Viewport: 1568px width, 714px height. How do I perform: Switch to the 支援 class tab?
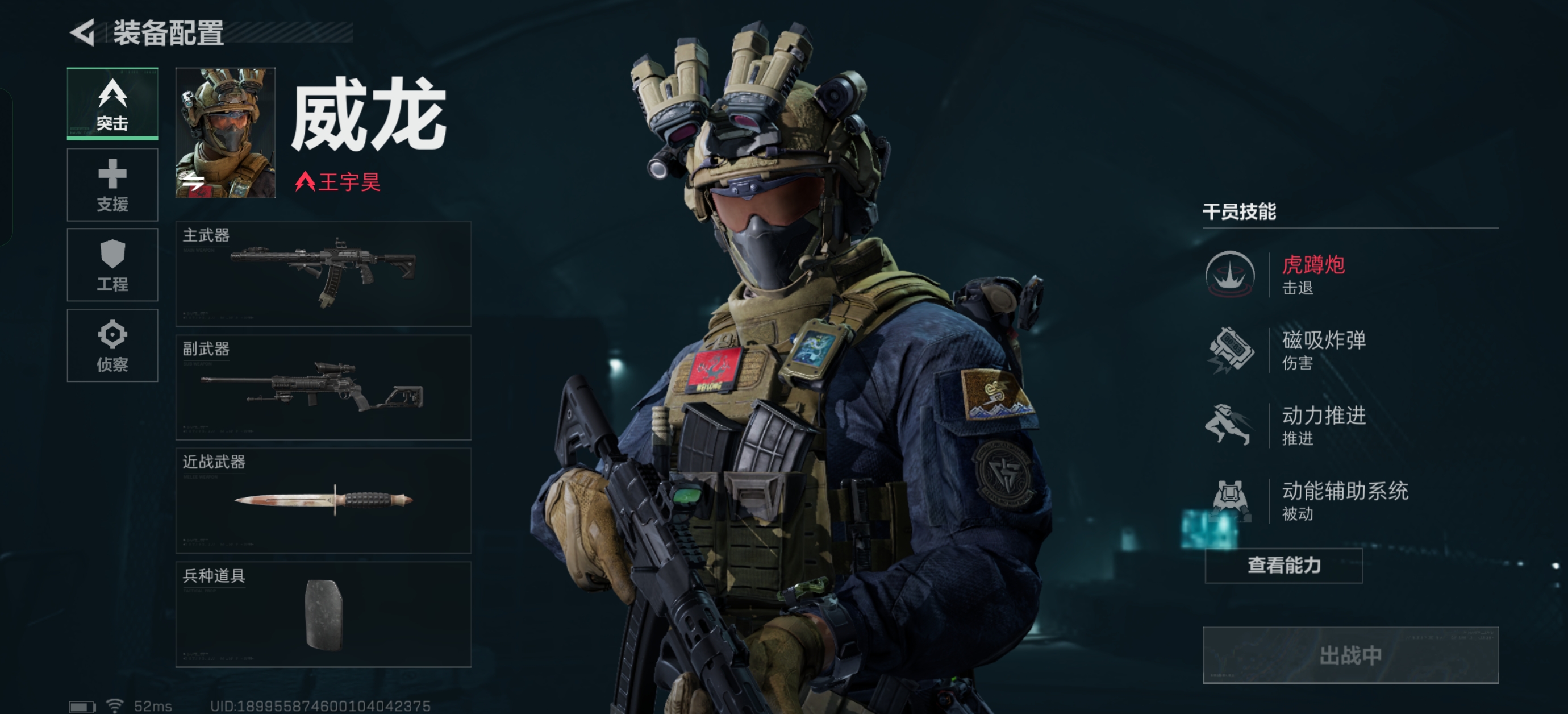(112, 185)
